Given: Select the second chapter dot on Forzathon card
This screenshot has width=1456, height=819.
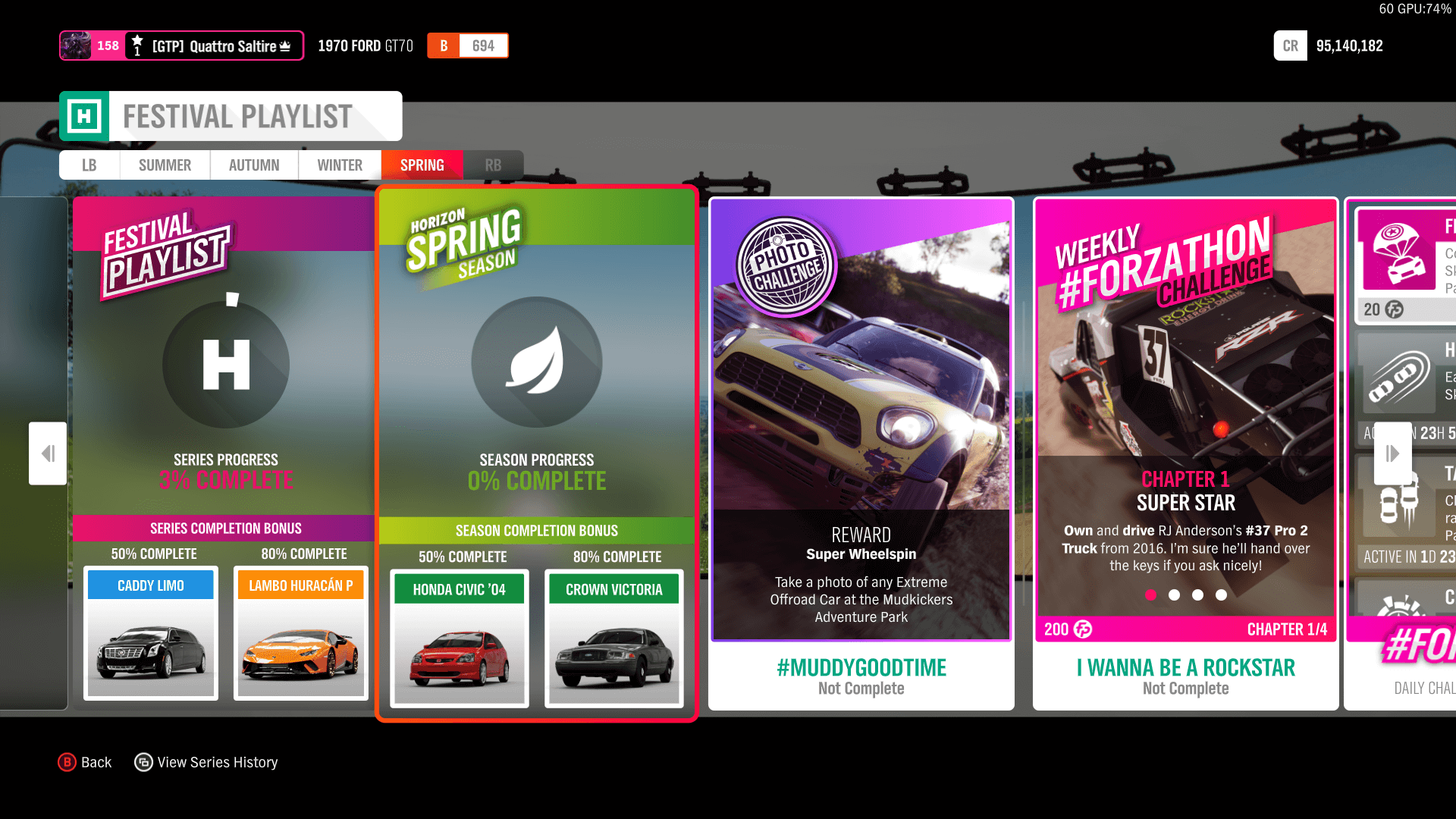Looking at the screenshot, I should coord(1172,595).
